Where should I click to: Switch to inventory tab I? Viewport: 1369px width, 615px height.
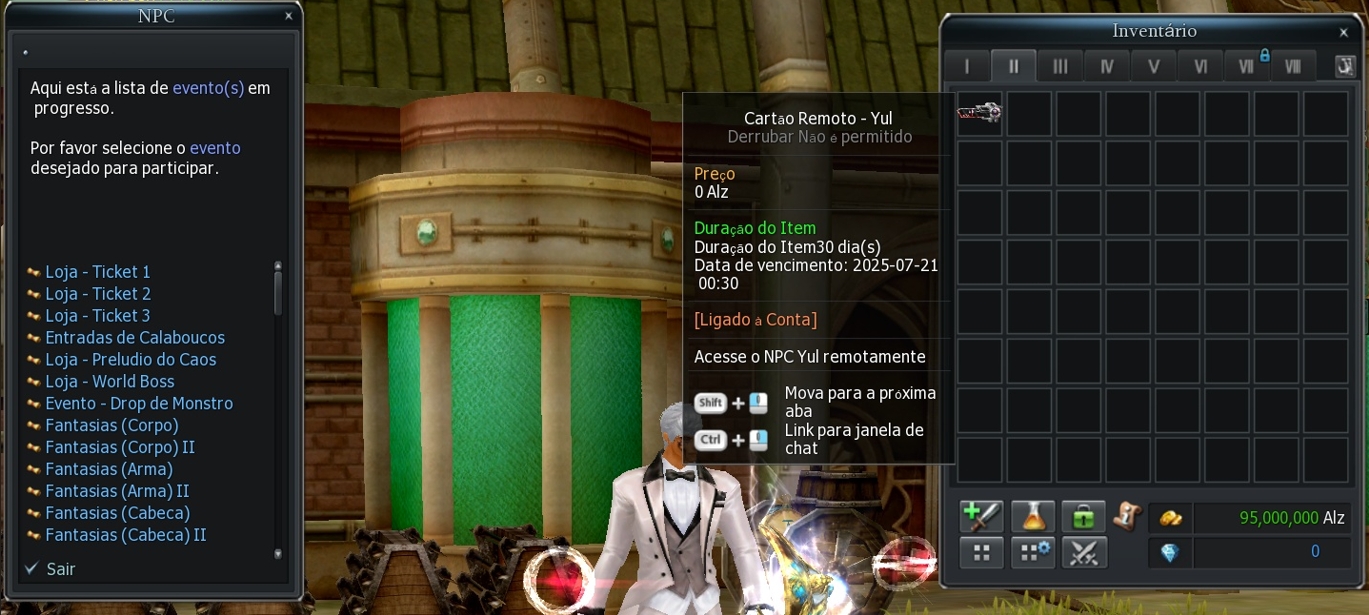[967, 66]
